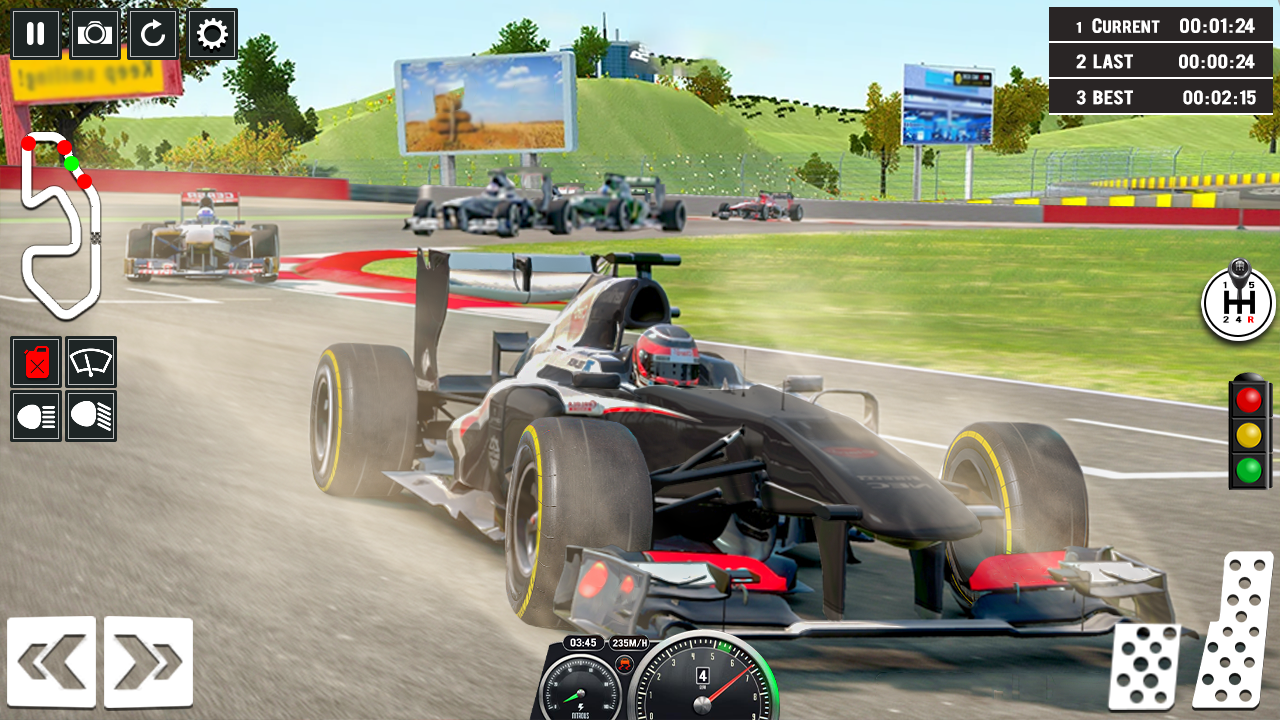
Task: Toggle the yellow traffic light
Action: (x=1247, y=434)
